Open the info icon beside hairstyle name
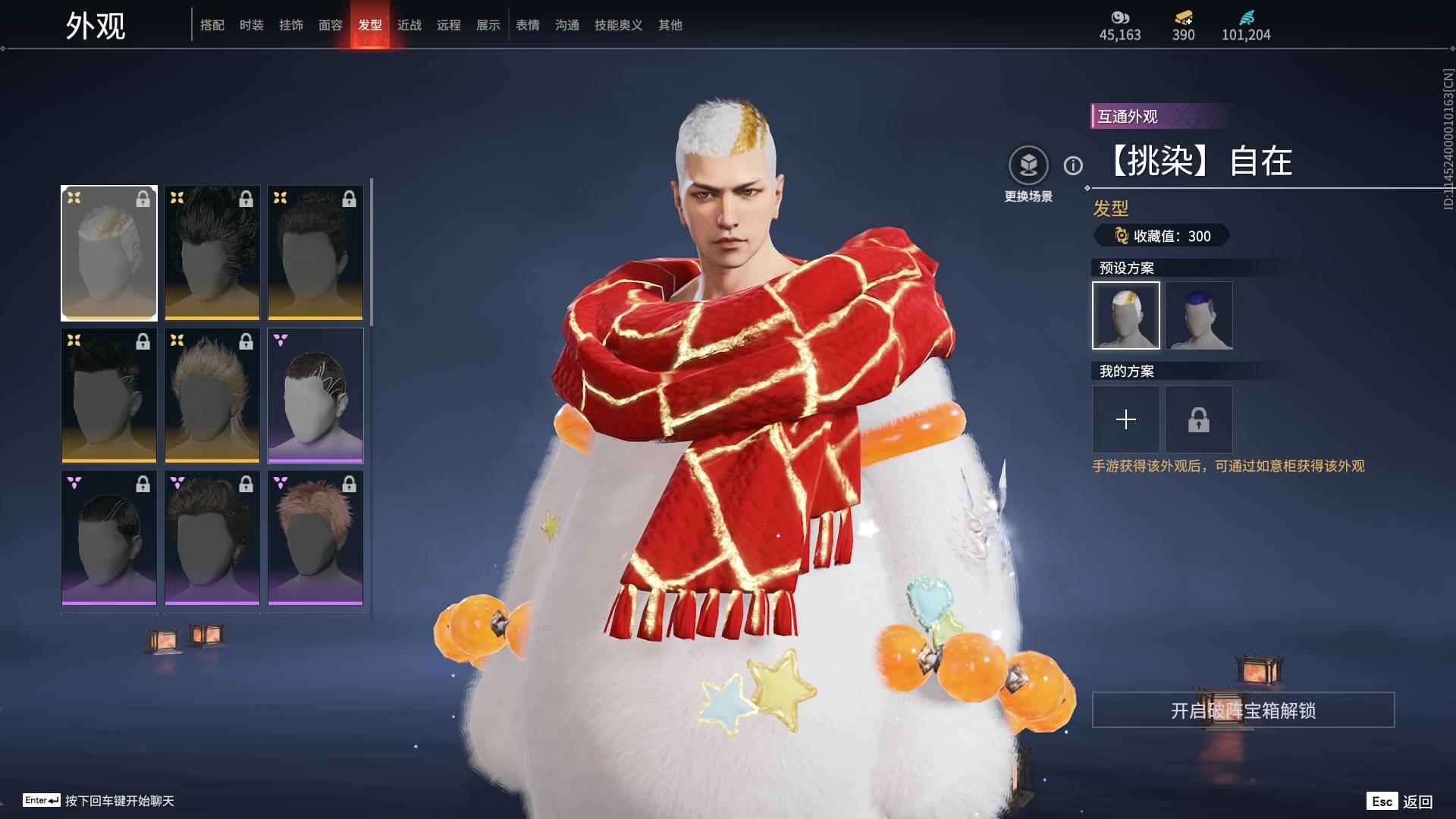This screenshot has width=1456, height=819. 1073,165
